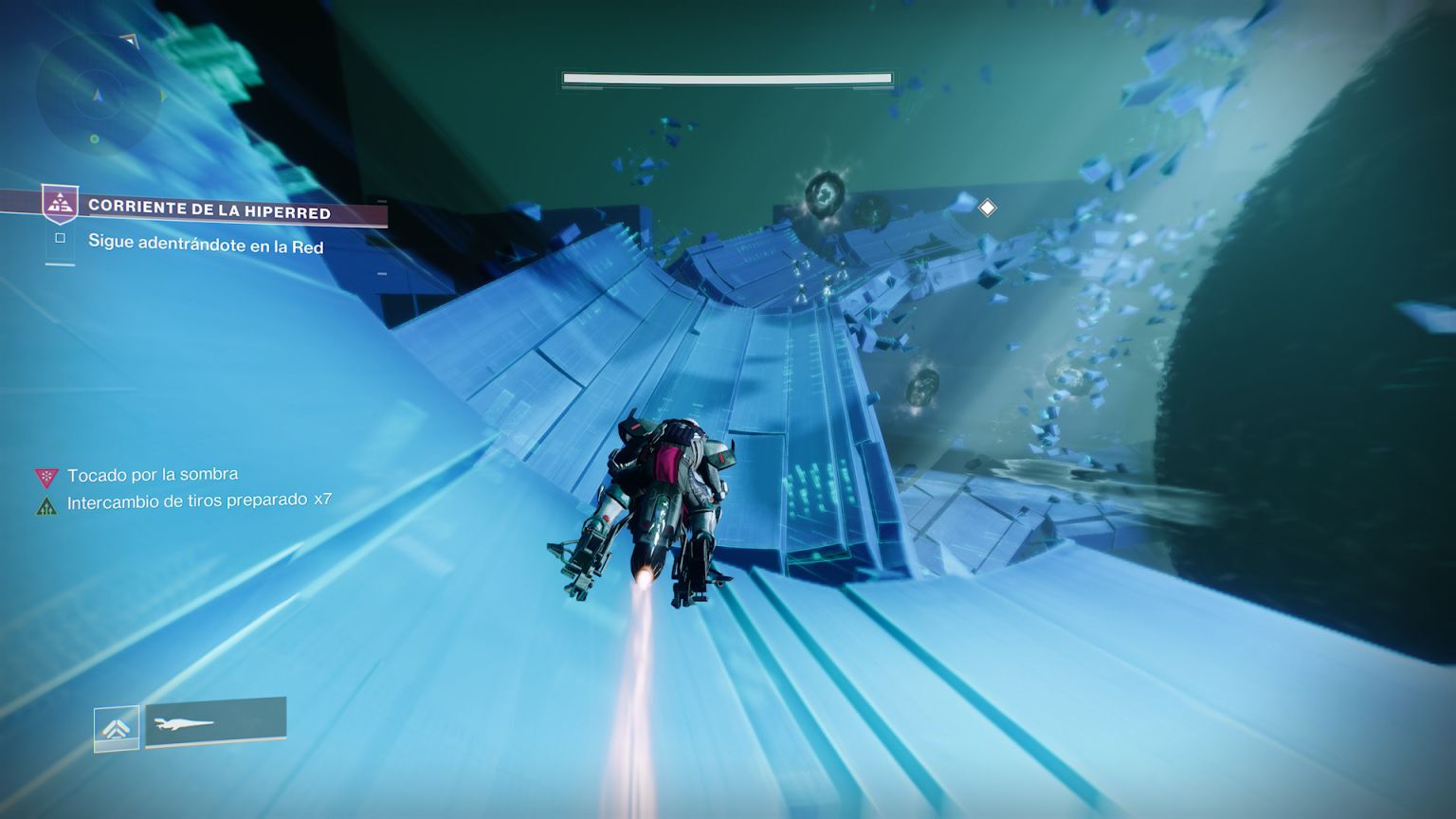
Task: Toggle the empty objective checkbox under the quest banner
Action: [61, 239]
